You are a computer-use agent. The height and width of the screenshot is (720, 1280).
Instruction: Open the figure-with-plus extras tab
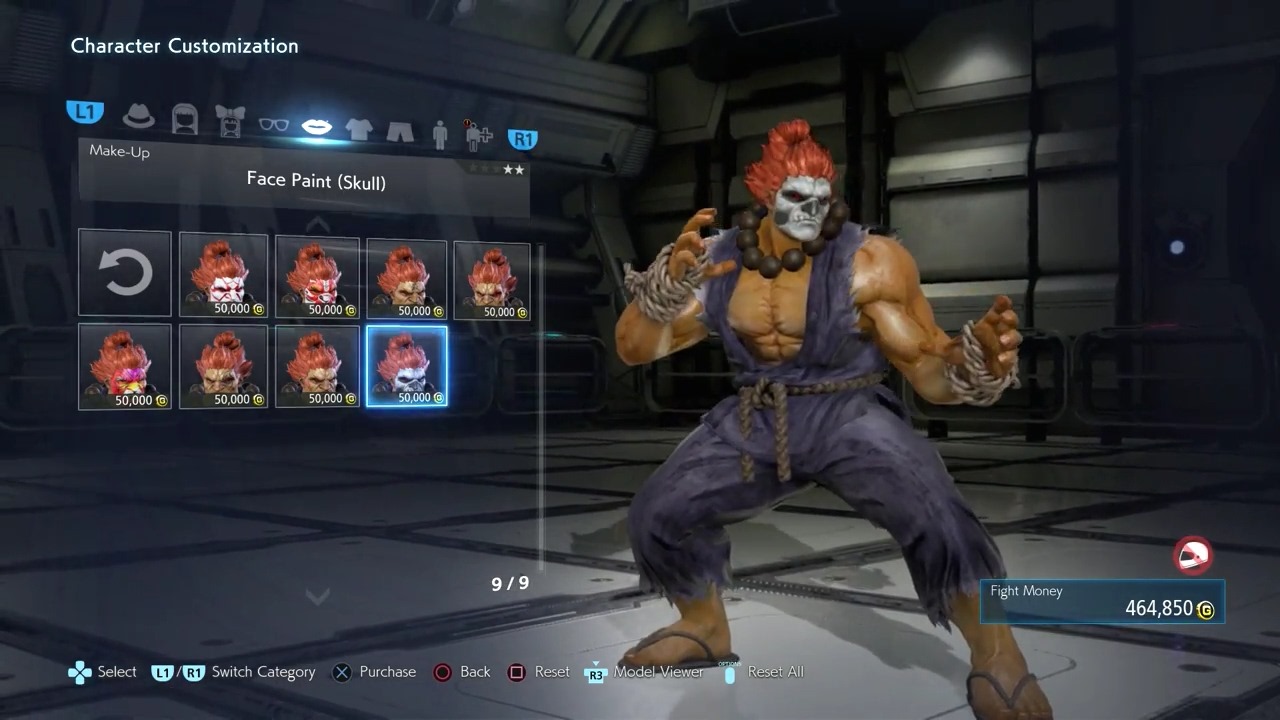(477, 136)
